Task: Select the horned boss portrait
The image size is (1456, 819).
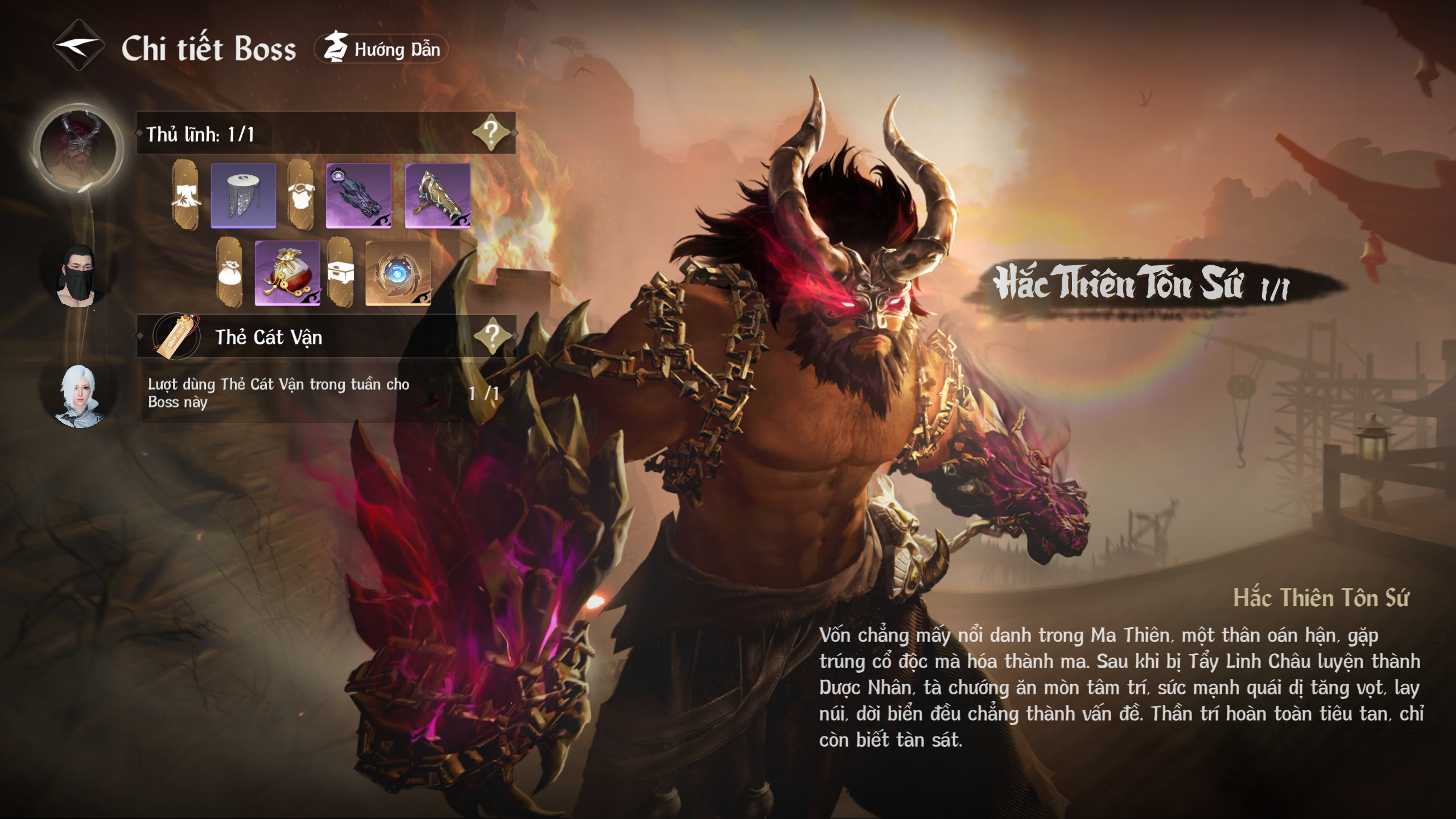Action: (78, 147)
